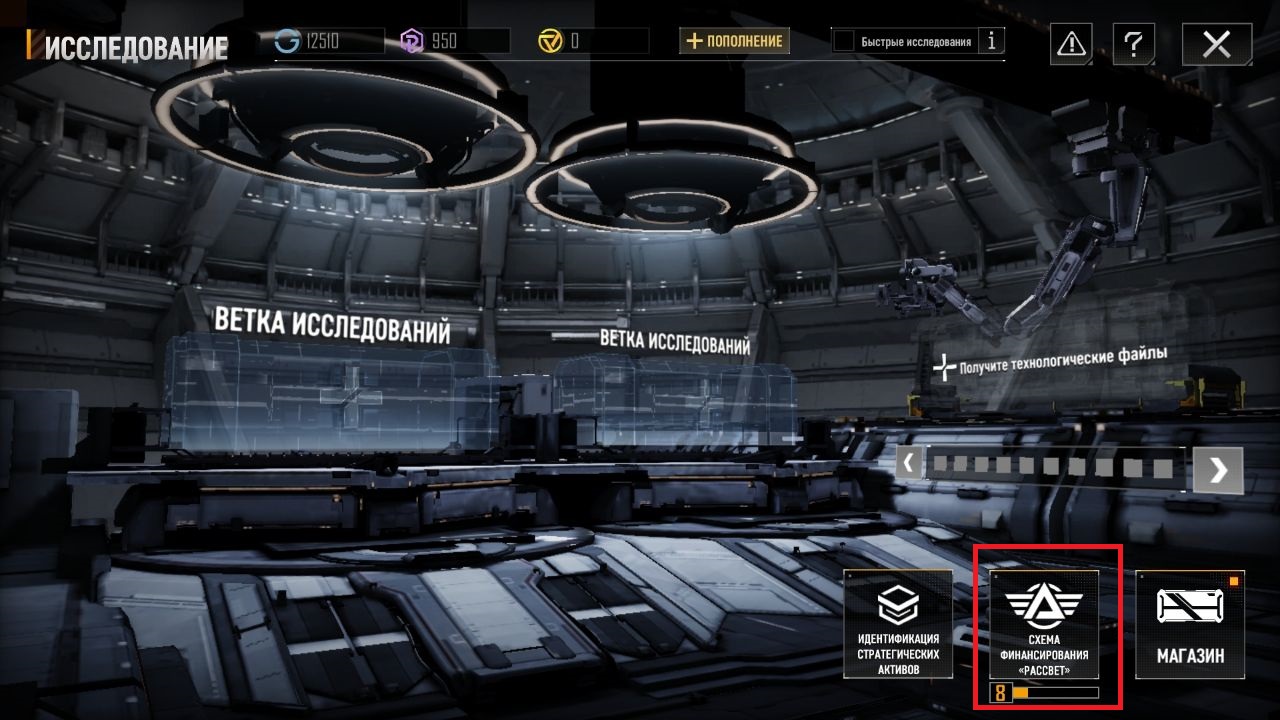Open Схема финансирования «Рассвет»
Image resolution: width=1280 pixels, height=720 pixels.
click(x=1044, y=624)
